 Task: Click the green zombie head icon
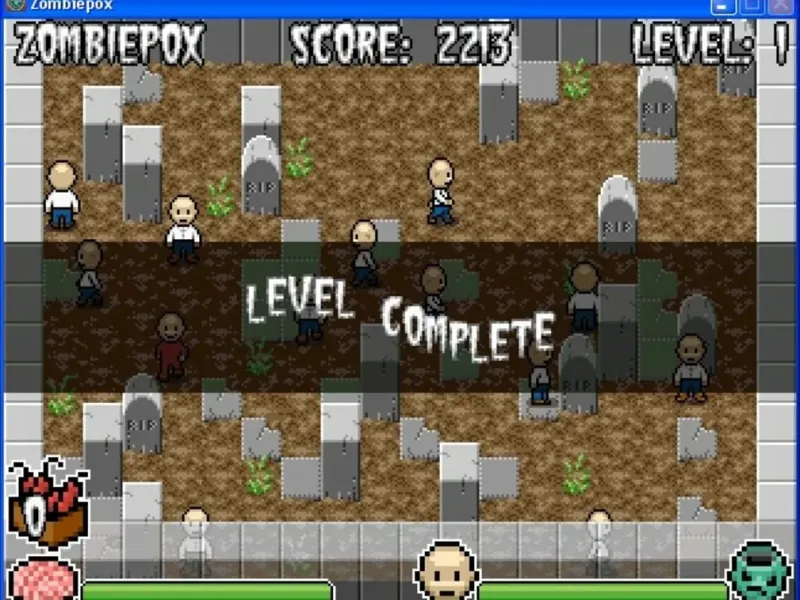[760, 573]
